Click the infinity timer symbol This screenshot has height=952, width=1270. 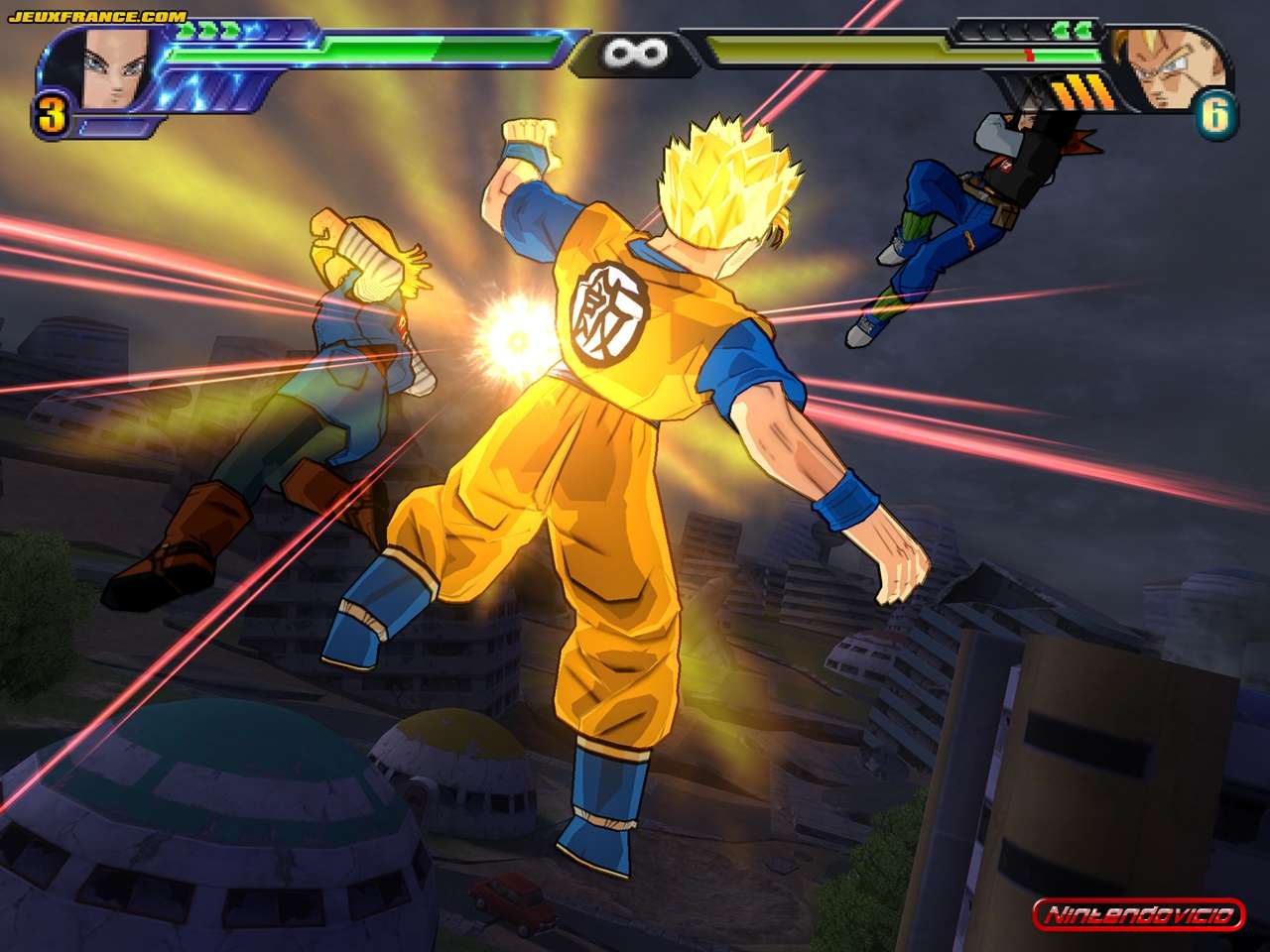pyautogui.click(x=640, y=52)
